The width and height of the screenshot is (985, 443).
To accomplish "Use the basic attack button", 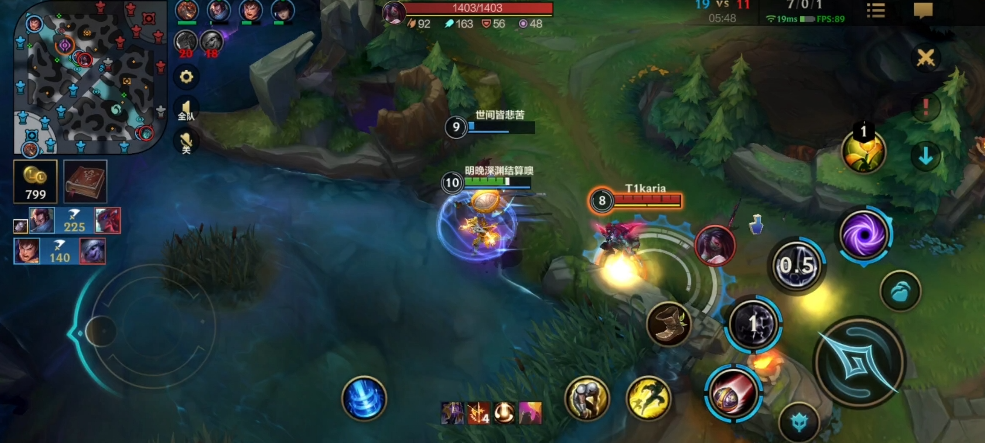I will tap(859, 361).
